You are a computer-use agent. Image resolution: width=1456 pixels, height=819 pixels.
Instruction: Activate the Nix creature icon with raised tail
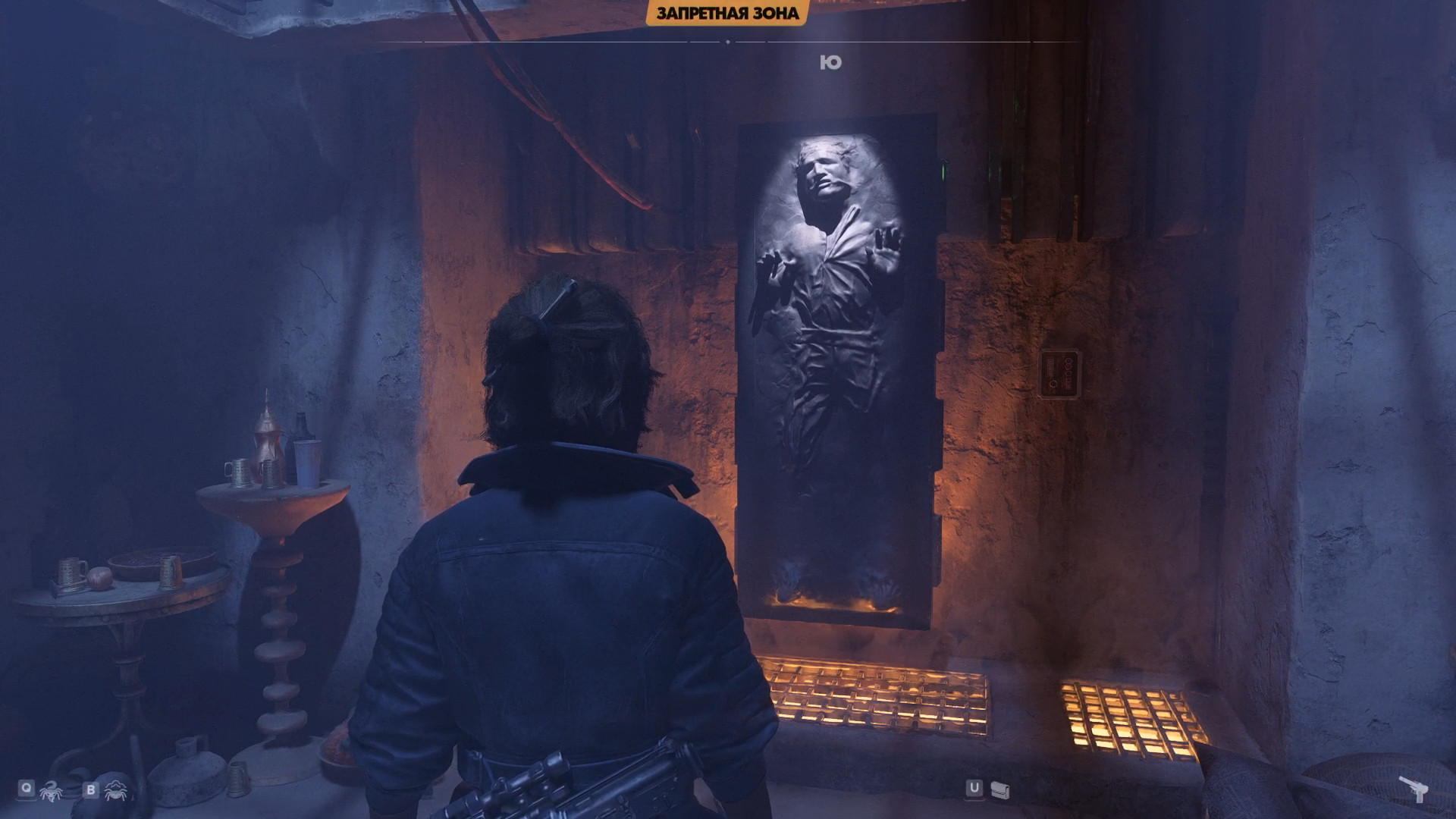click(x=51, y=790)
